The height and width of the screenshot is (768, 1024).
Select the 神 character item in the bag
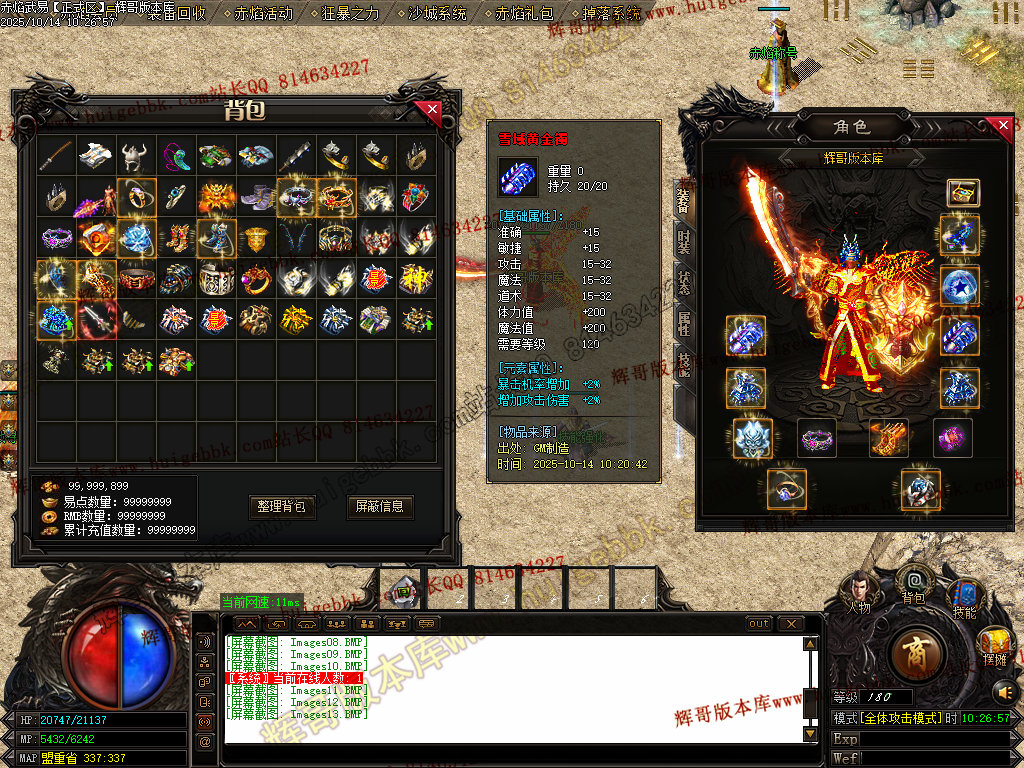[x=416, y=279]
